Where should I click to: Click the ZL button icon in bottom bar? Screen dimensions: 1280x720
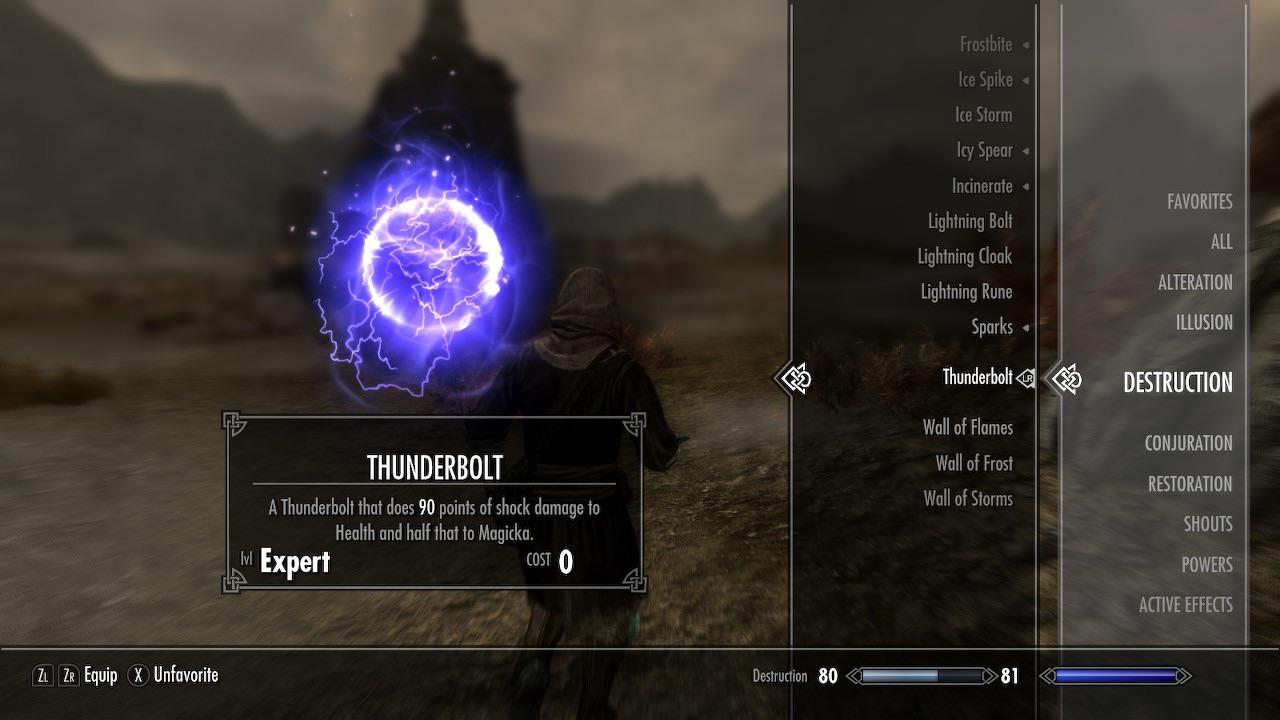(x=42, y=676)
